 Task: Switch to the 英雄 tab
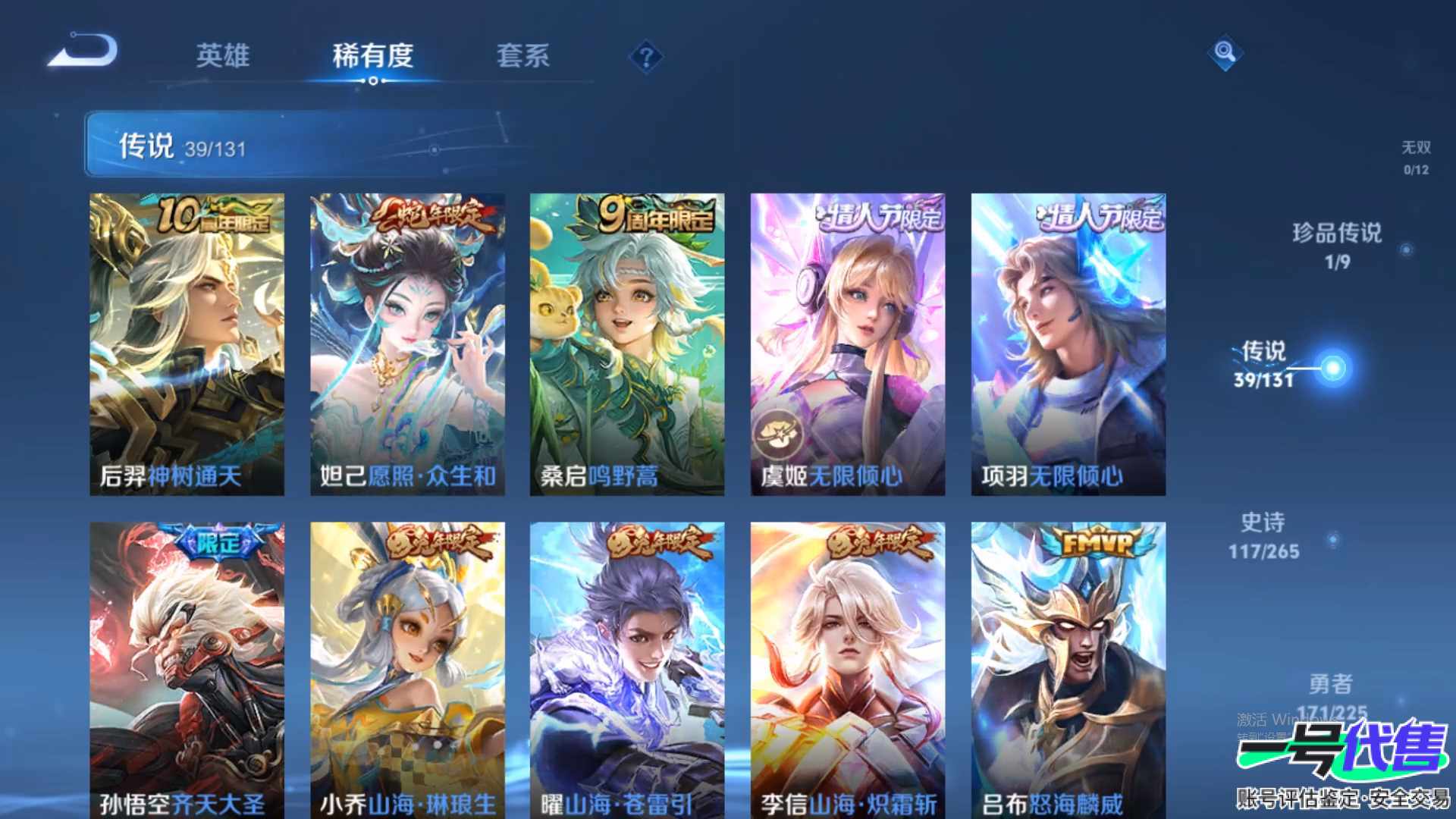pos(222,55)
